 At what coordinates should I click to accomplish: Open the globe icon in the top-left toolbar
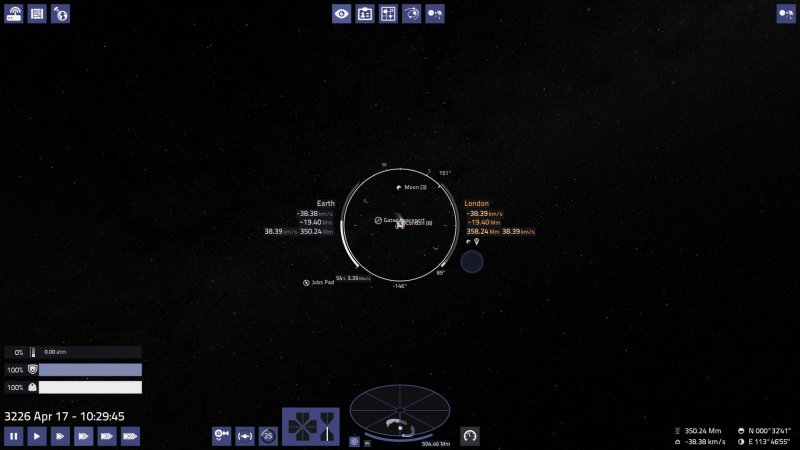[x=61, y=14]
